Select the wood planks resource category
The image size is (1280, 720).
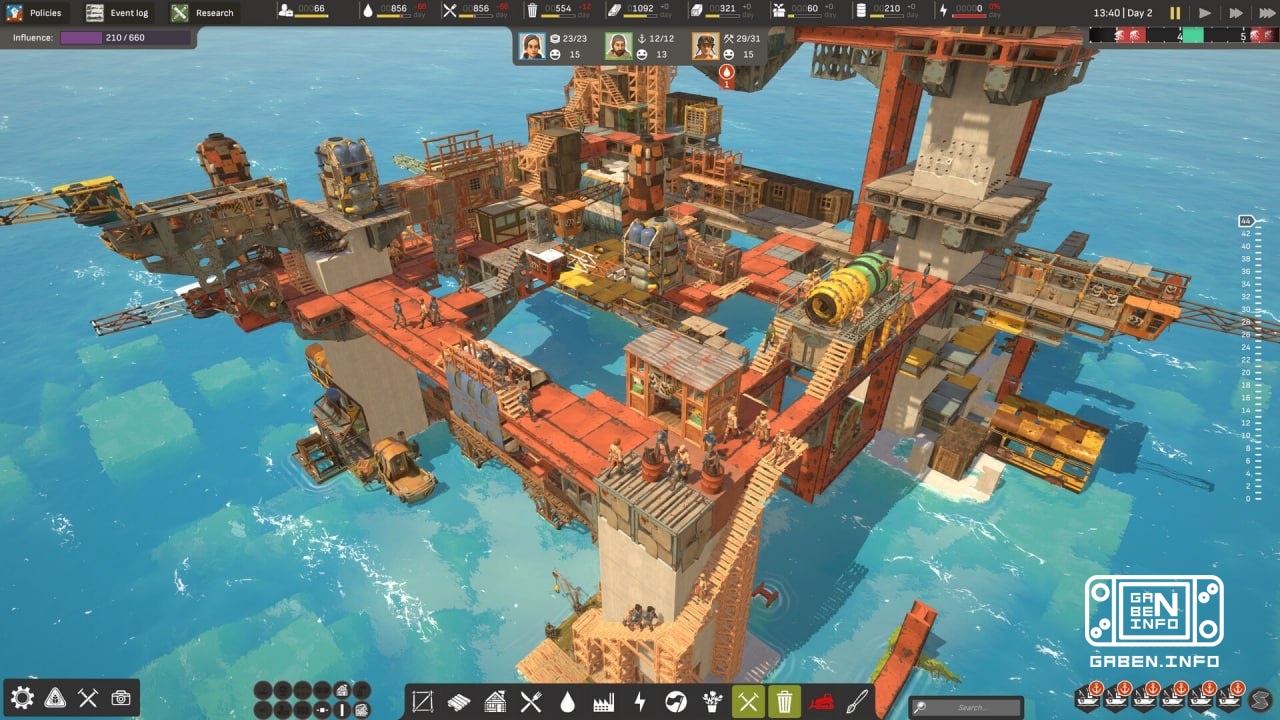click(458, 702)
